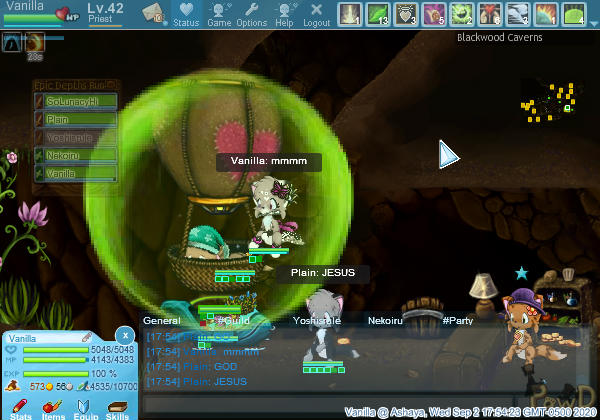Viewport: 600px width, 420px height.
Task: Open the Equip window
Action: (85, 408)
